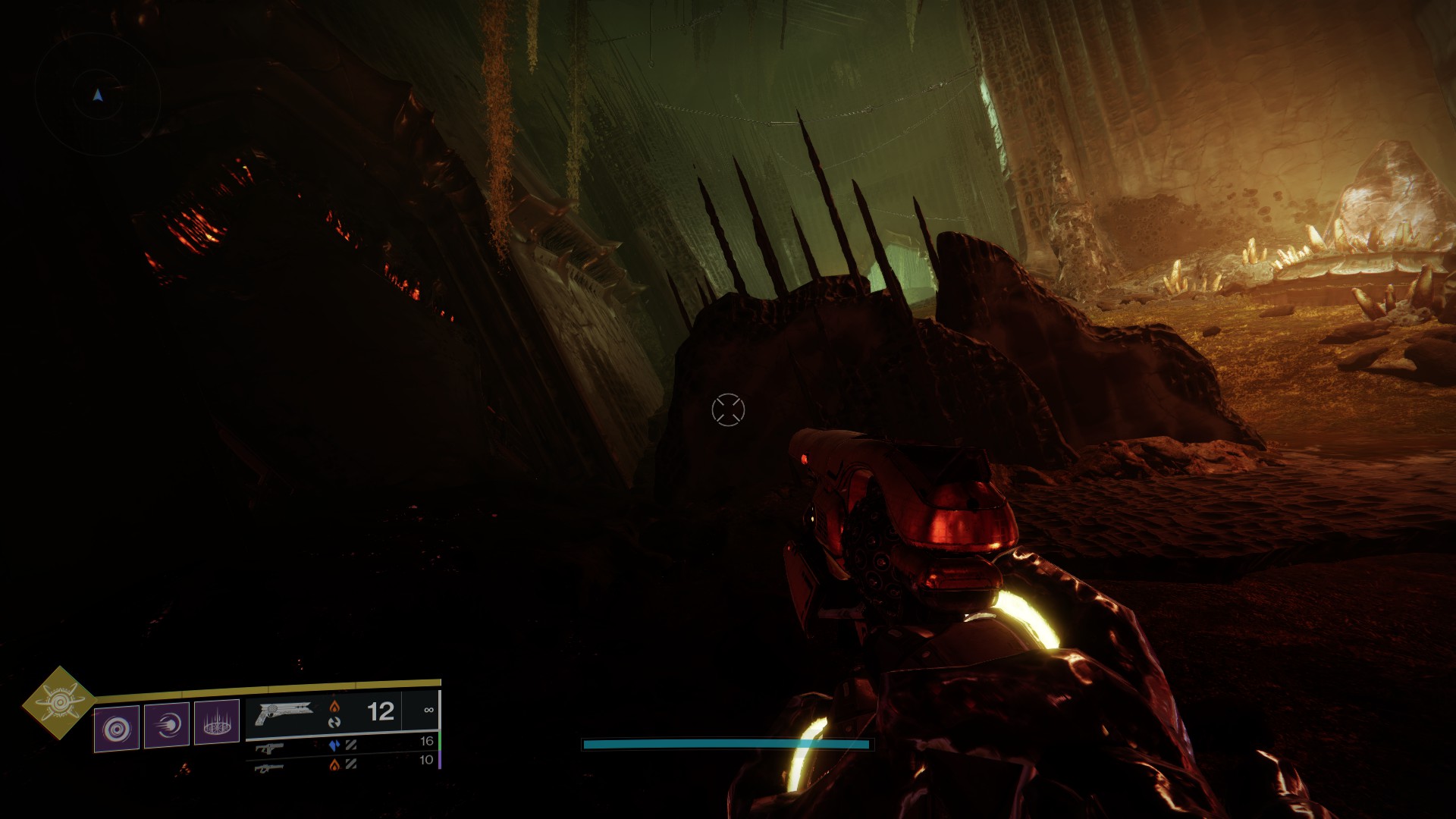This screenshot has height=819, width=1456.
Task: Select the equipped hand cannon weapon
Action: click(x=284, y=713)
